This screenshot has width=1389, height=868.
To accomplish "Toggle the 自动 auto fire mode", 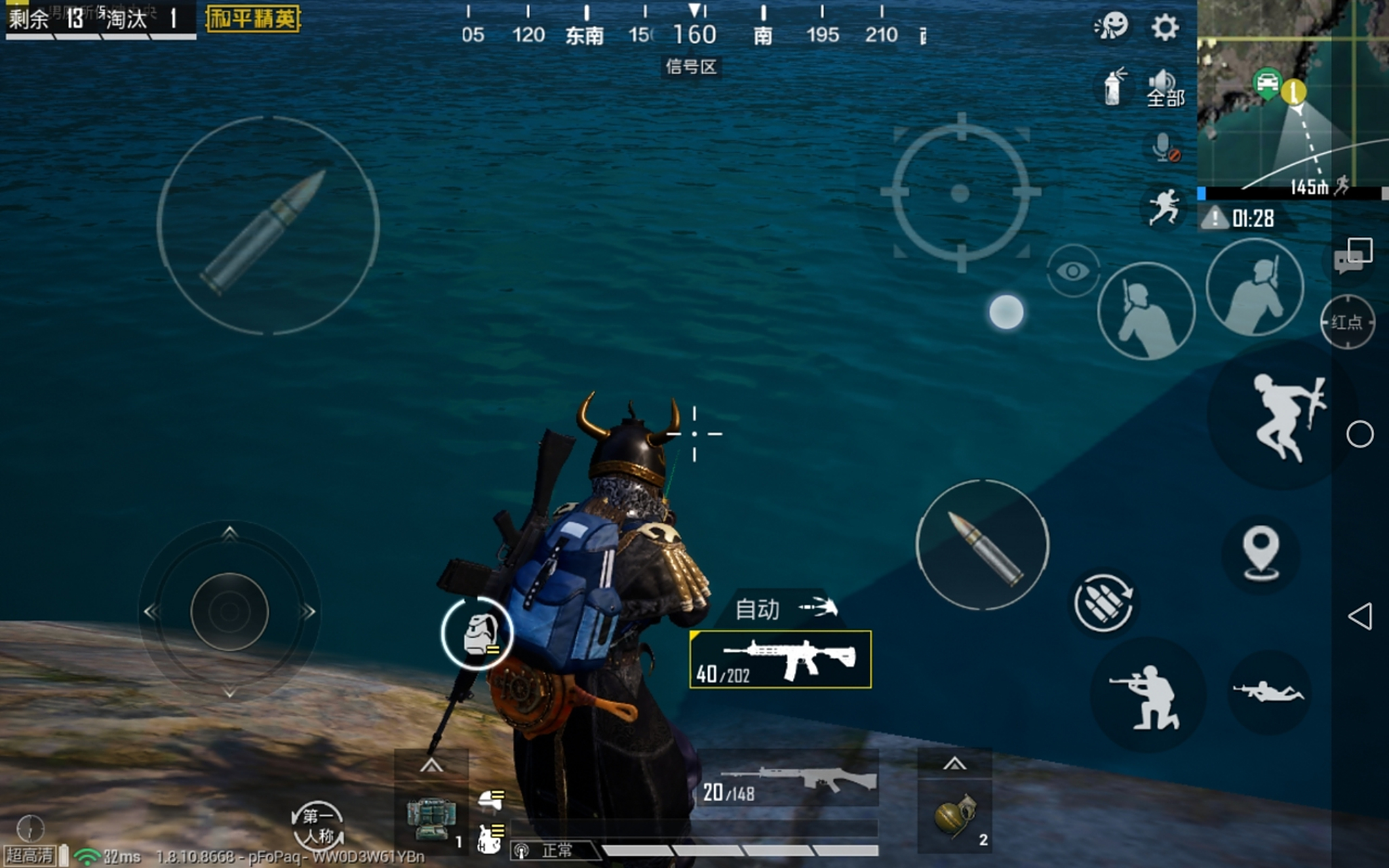I will click(785, 608).
